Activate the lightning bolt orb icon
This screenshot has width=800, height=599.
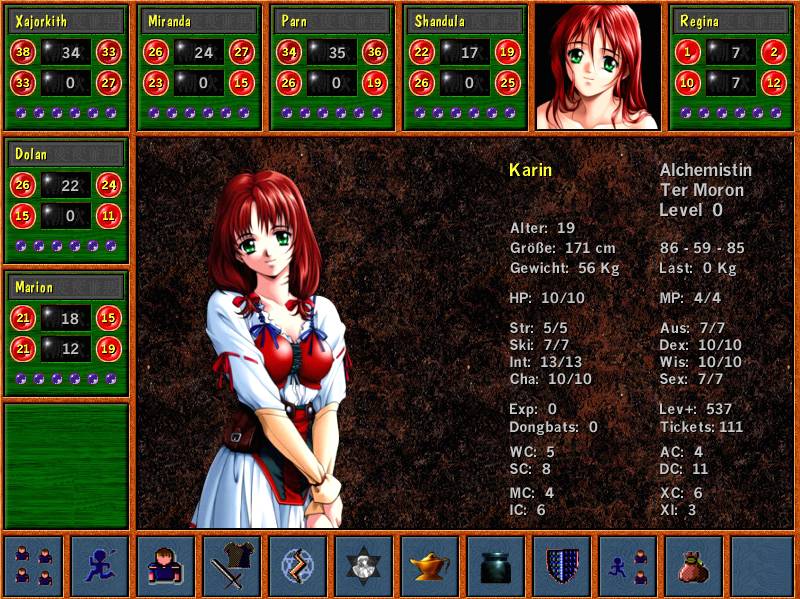point(298,565)
